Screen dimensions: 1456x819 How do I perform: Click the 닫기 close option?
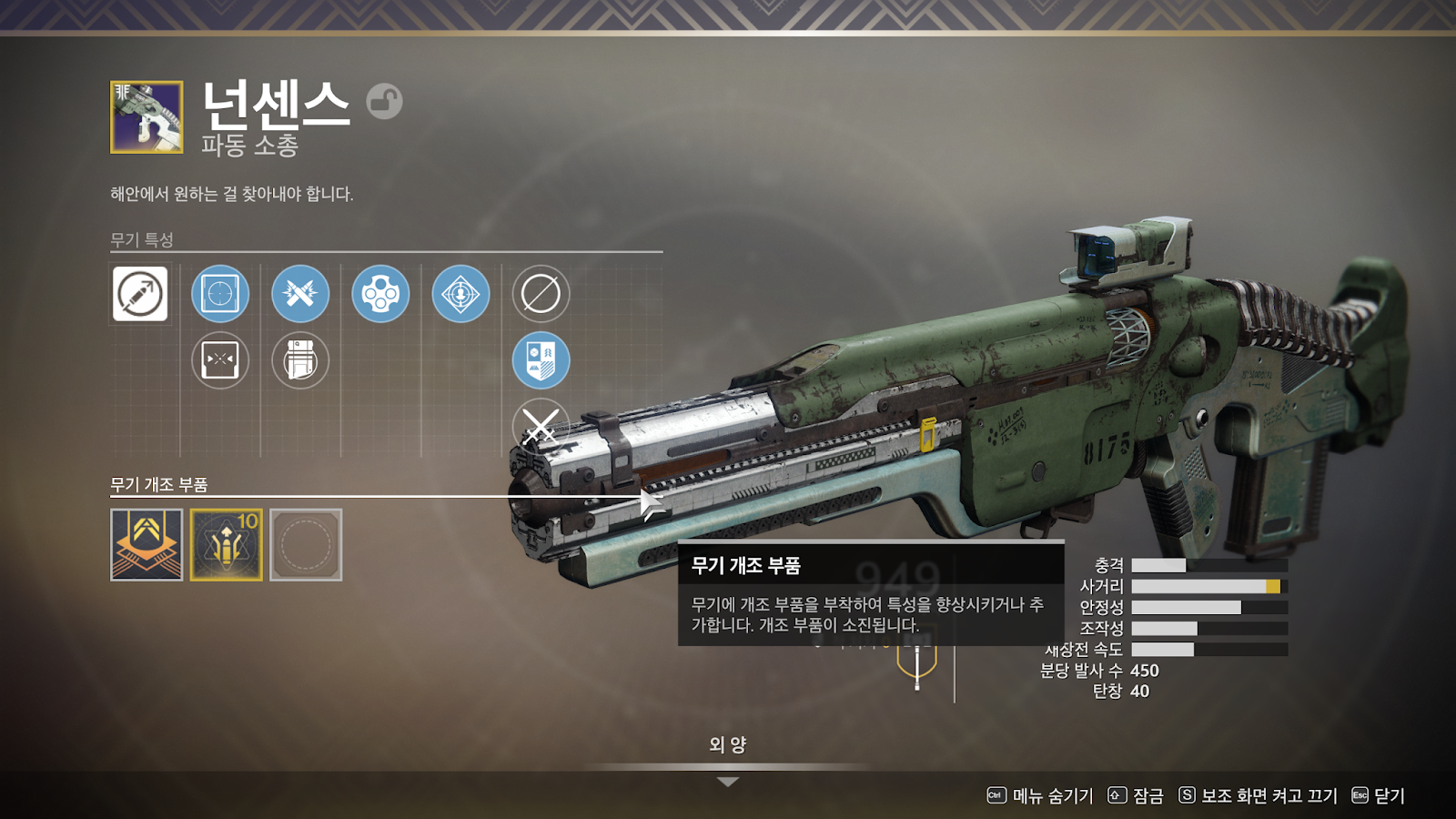click(1379, 796)
